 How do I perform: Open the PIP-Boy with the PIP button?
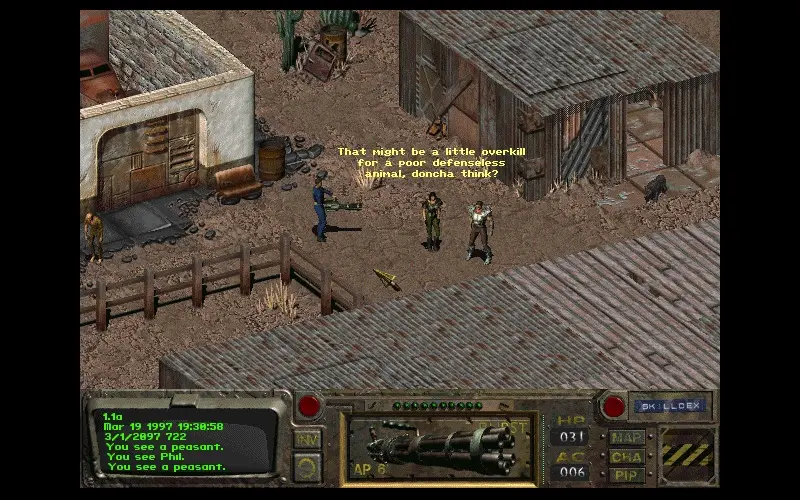(627, 474)
